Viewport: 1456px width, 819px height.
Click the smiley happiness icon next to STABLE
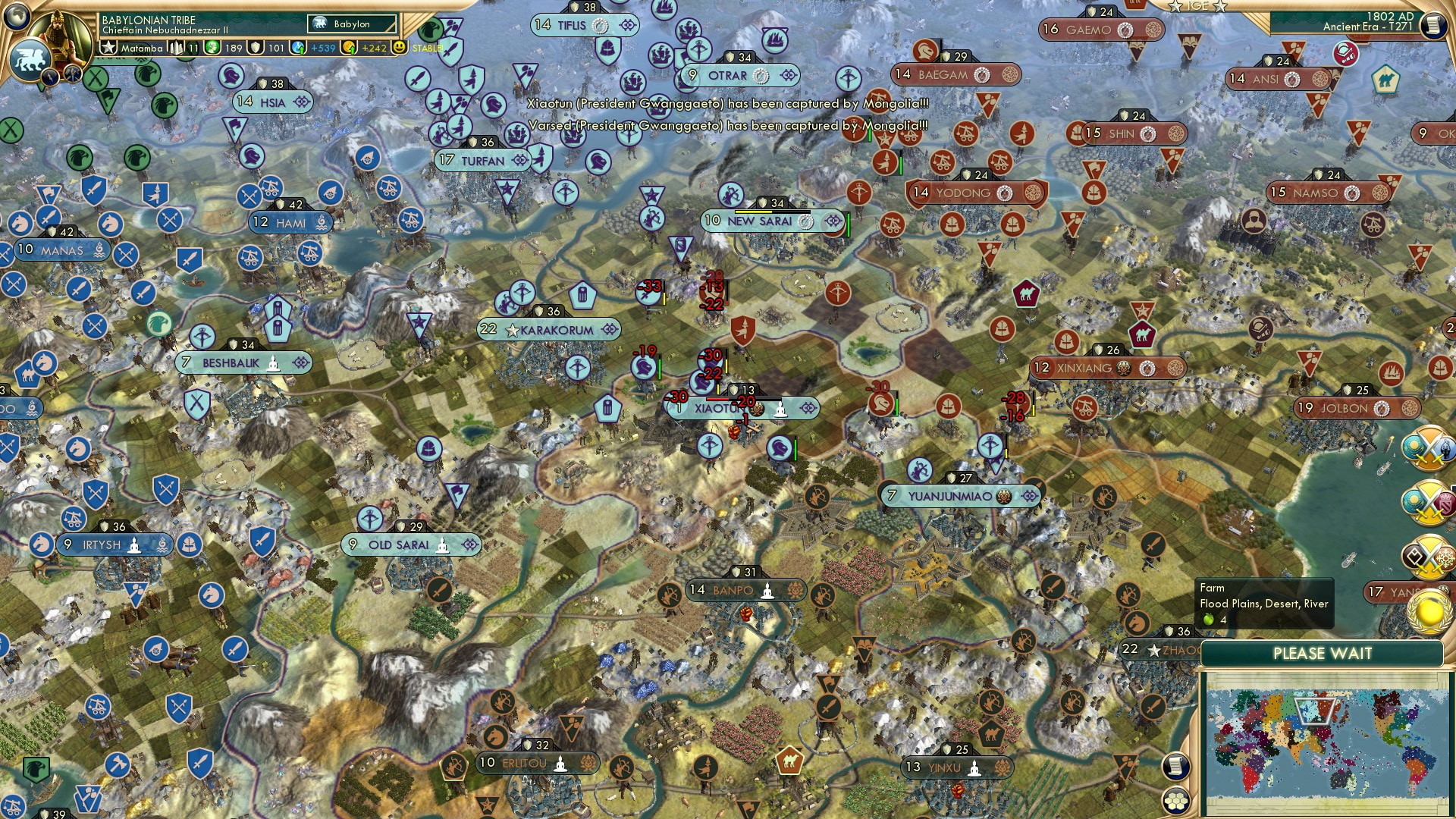[397, 47]
